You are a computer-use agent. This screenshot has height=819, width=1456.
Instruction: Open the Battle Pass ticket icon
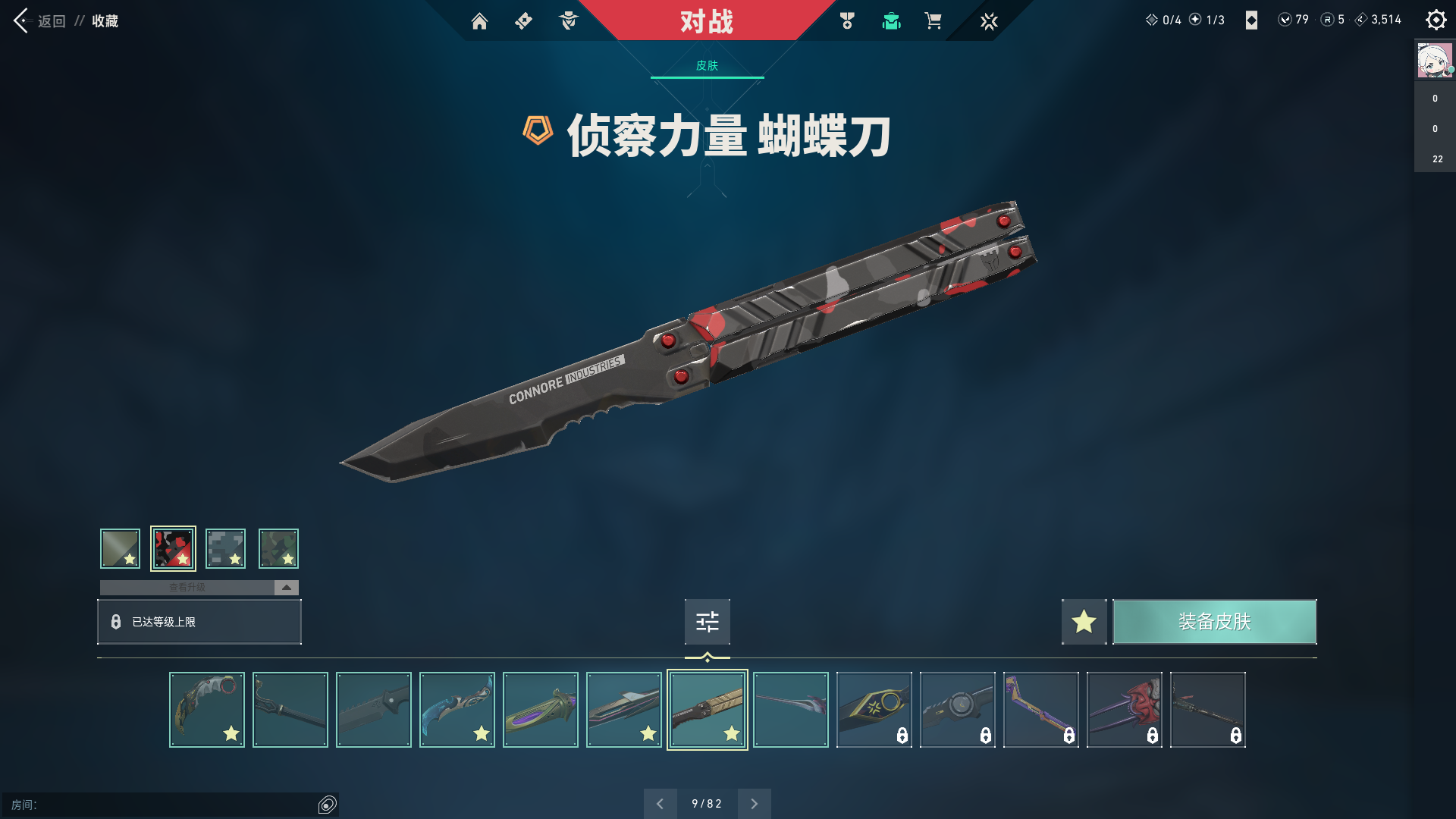pyautogui.click(x=522, y=21)
